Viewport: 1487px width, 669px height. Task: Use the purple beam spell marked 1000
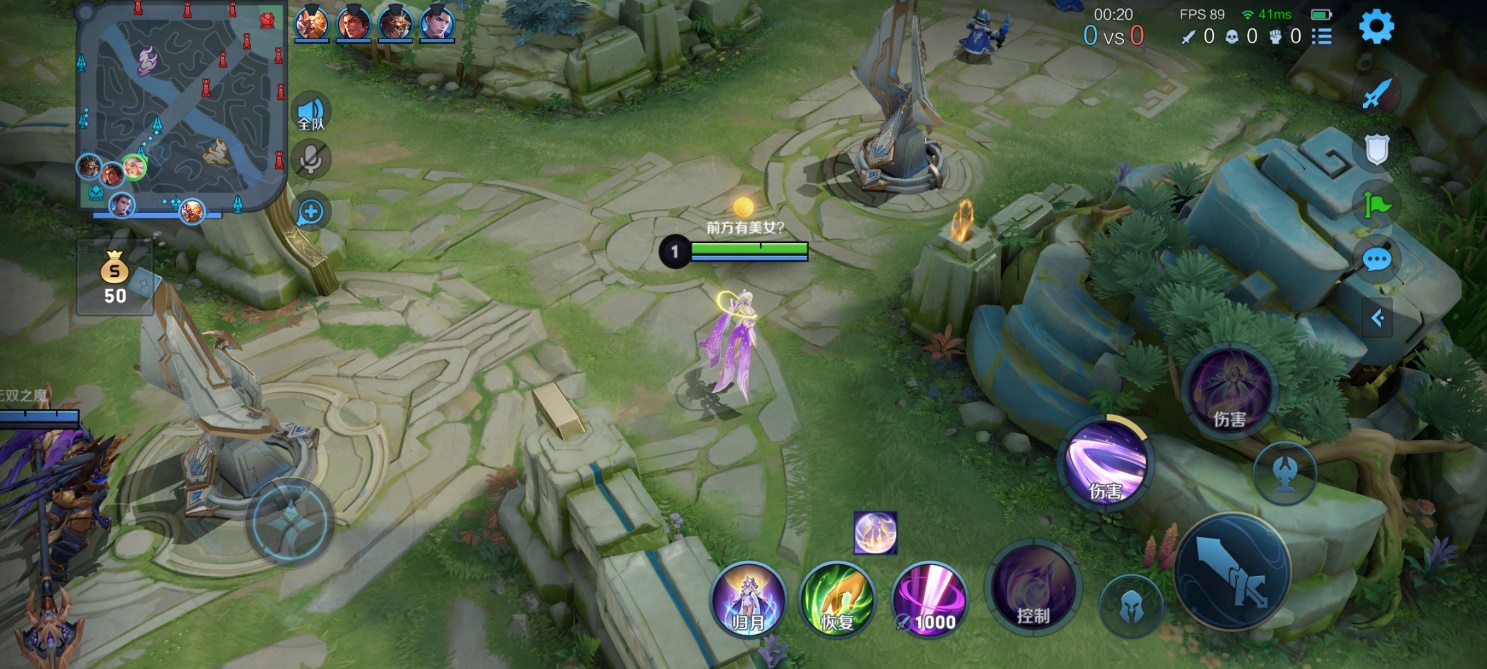coord(929,598)
